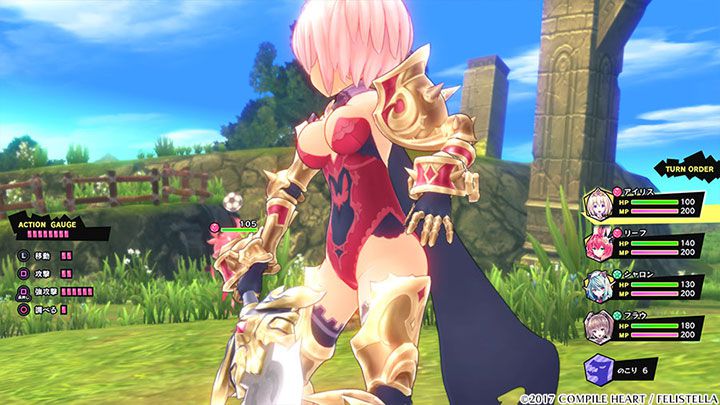Screen dimensions: 720x405
Task: Choose the 移動 move action
Action: [x=42, y=256]
